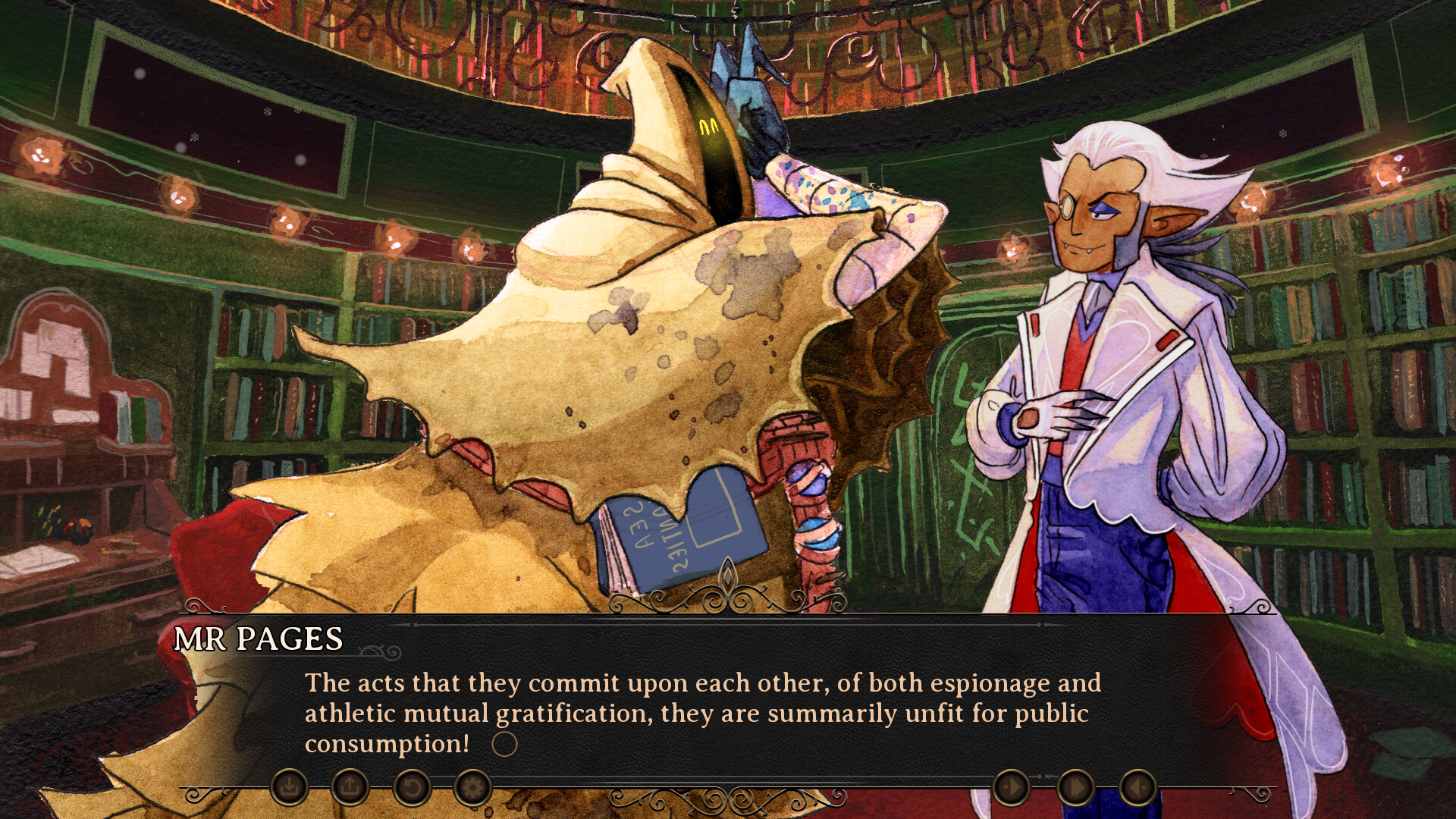
Task: Toggle auto-play with the single arrow button
Action: (1011, 788)
